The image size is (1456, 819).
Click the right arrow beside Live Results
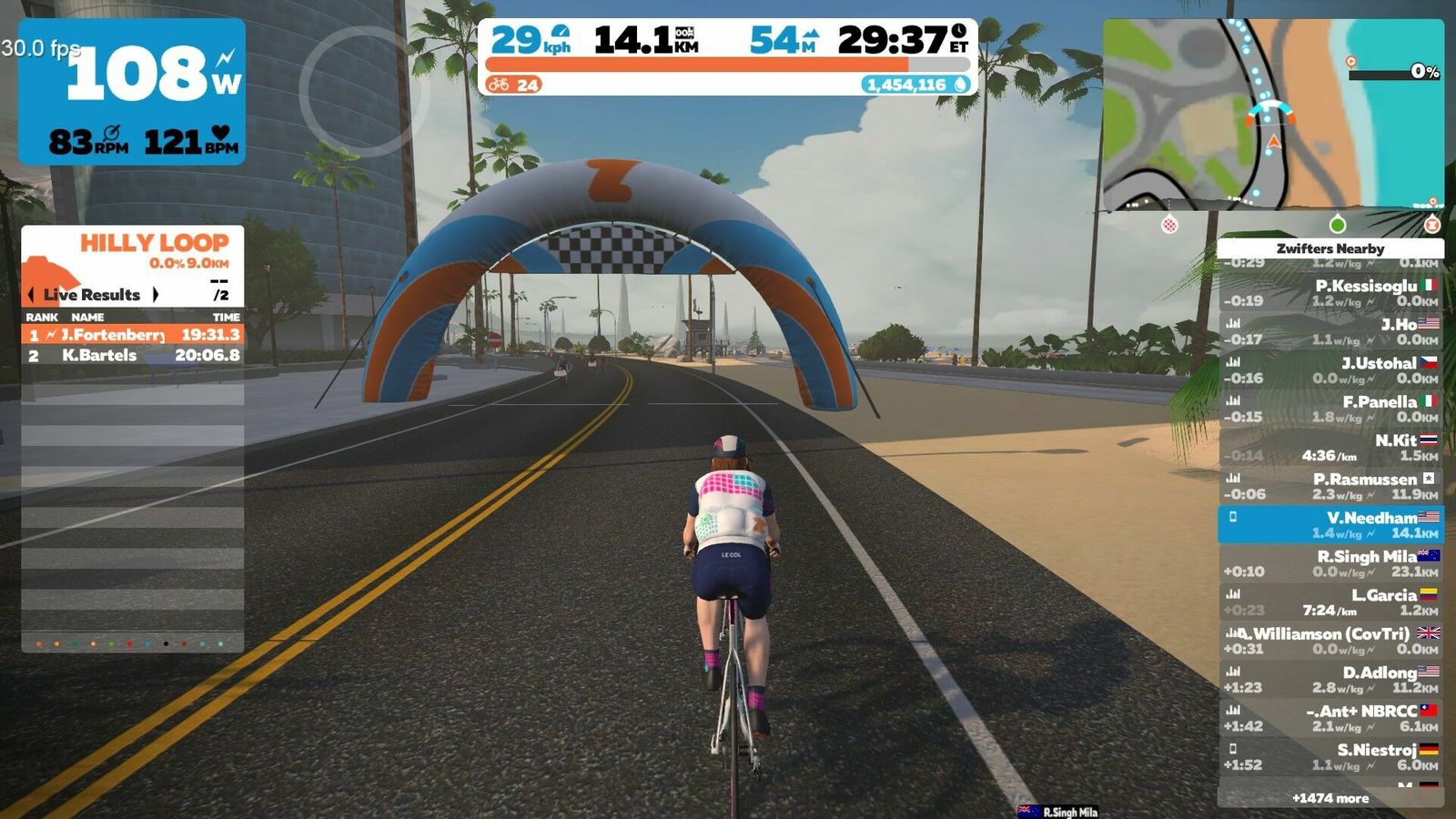[156, 295]
